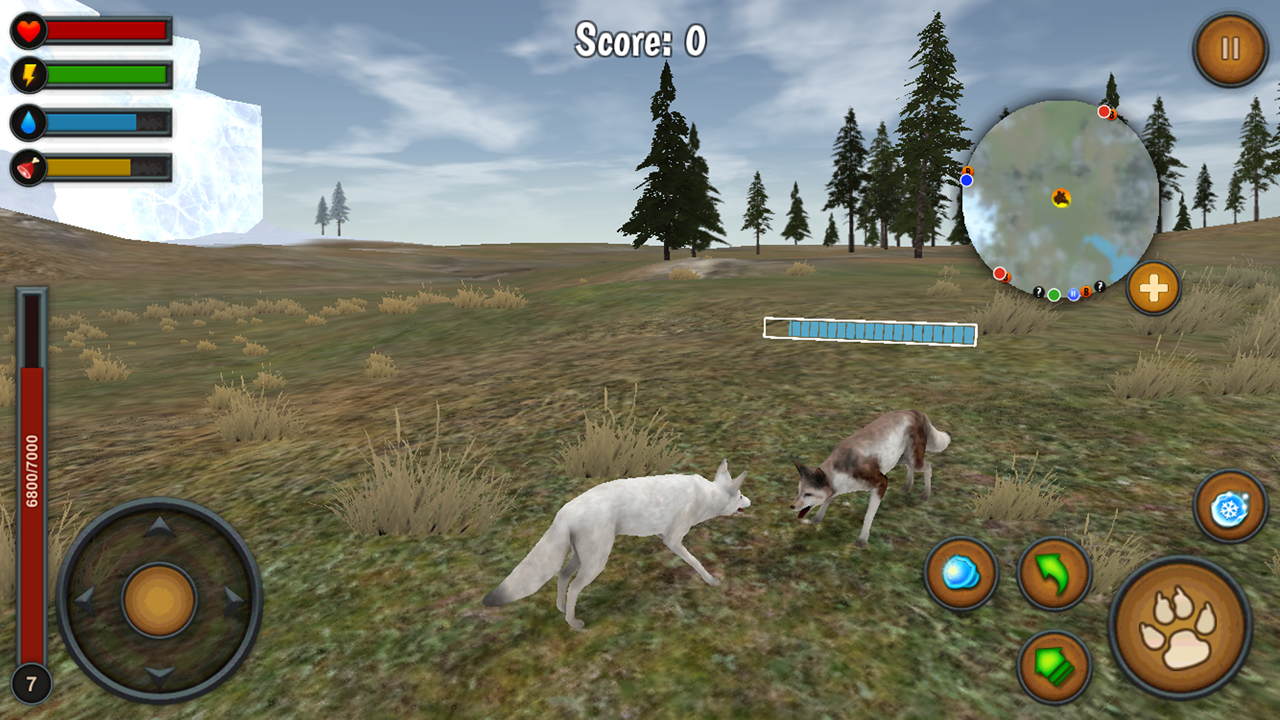1280x720 pixels.
Task: Tap the enemy health bar above the fox
Action: 869,330
